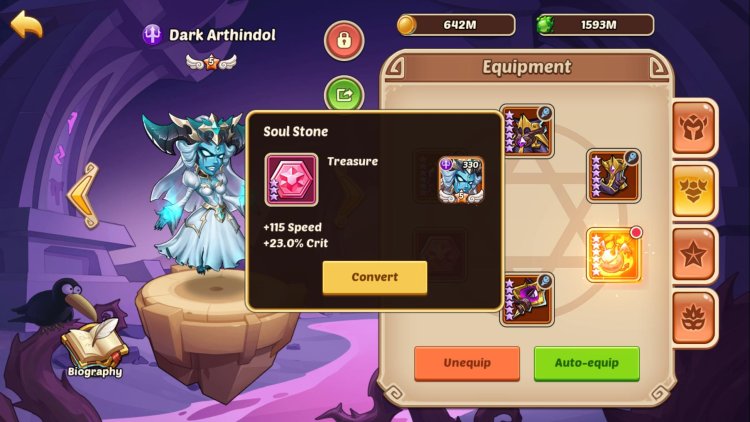Select the purple staff slot at bottom
The image size is (750, 422).
click(525, 300)
